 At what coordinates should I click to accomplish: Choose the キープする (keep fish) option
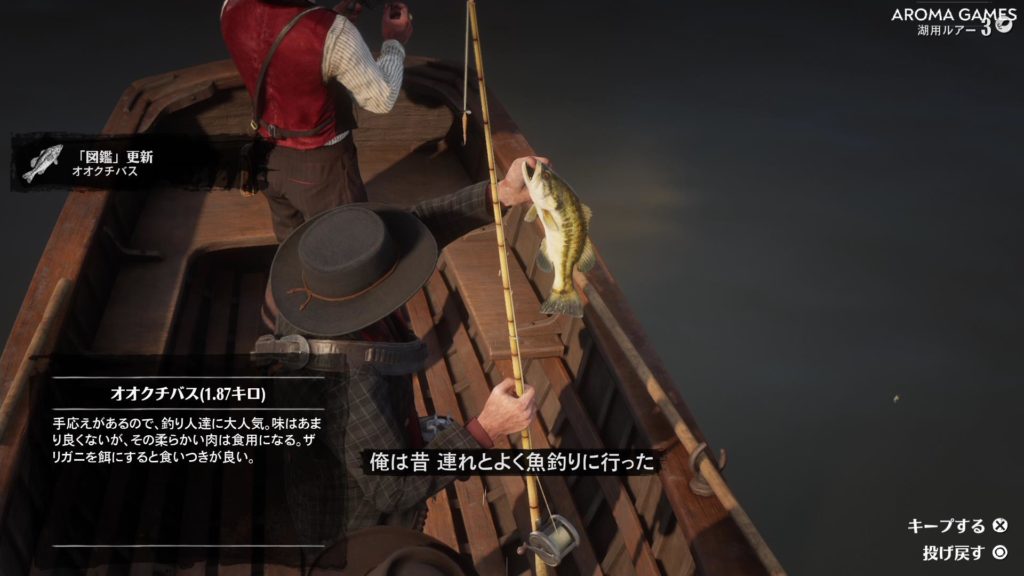pyautogui.click(x=957, y=526)
